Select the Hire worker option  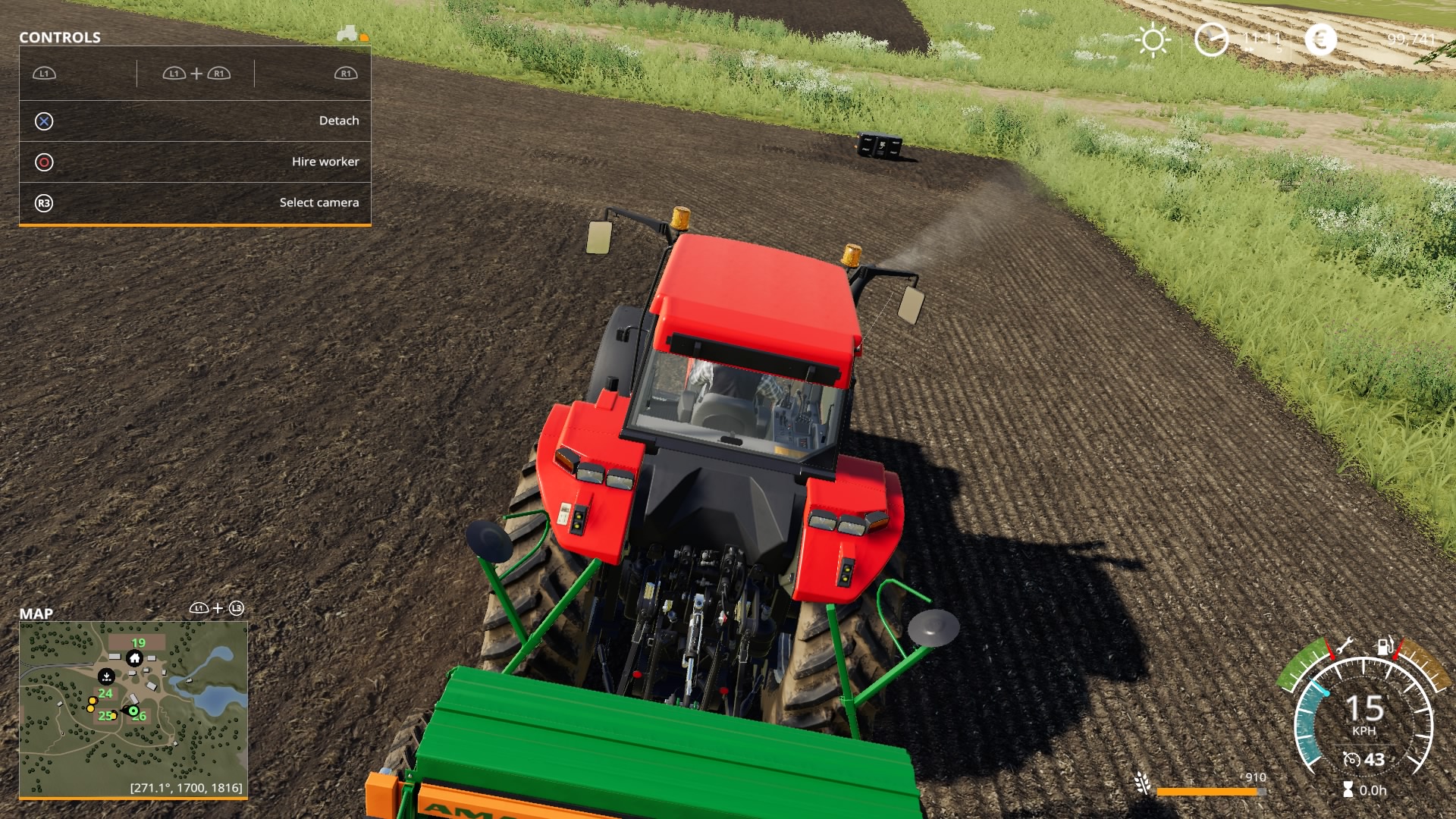[x=326, y=161]
